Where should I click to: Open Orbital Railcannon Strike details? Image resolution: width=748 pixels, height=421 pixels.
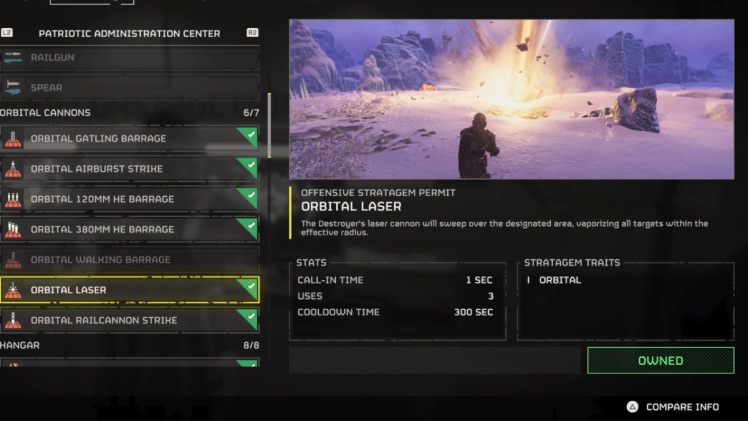click(130, 320)
